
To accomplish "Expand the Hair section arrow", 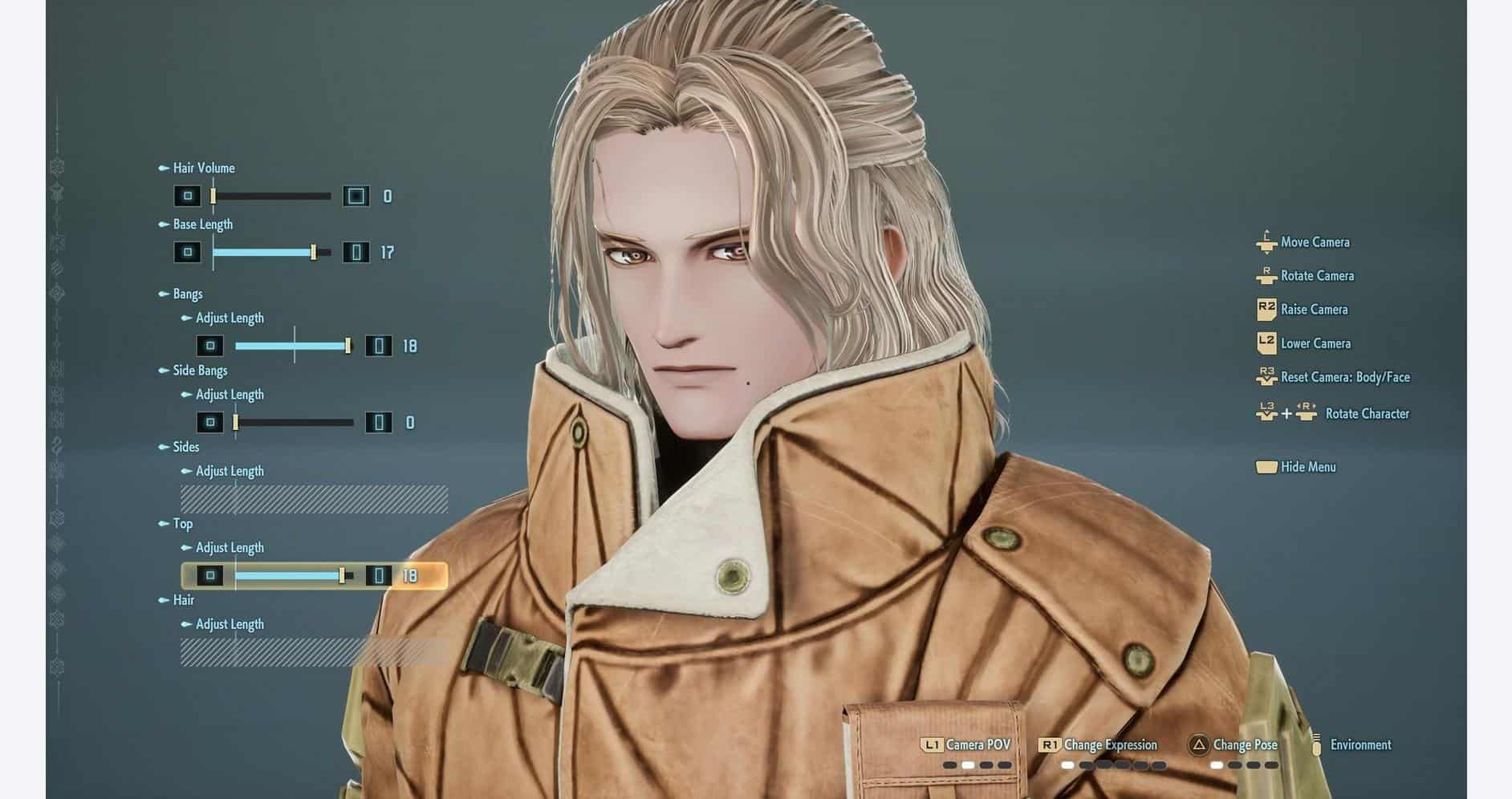I will point(163,600).
